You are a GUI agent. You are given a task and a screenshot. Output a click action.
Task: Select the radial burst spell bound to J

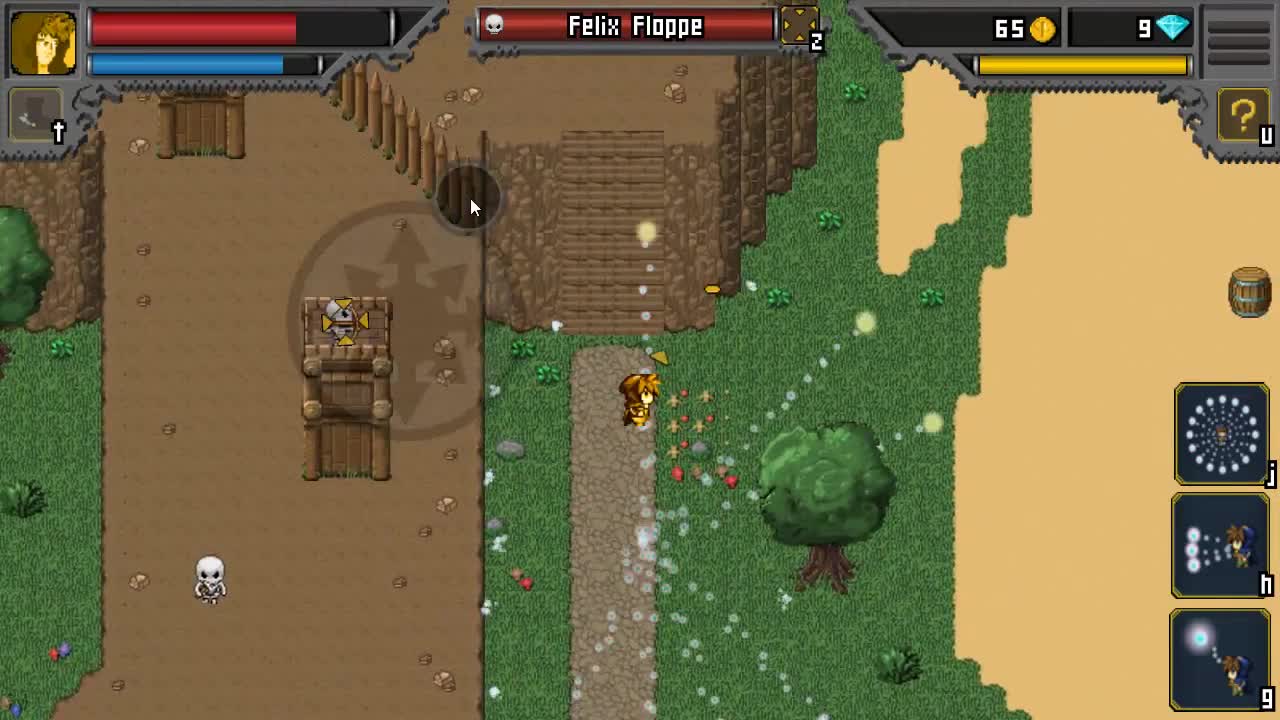(1220, 433)
